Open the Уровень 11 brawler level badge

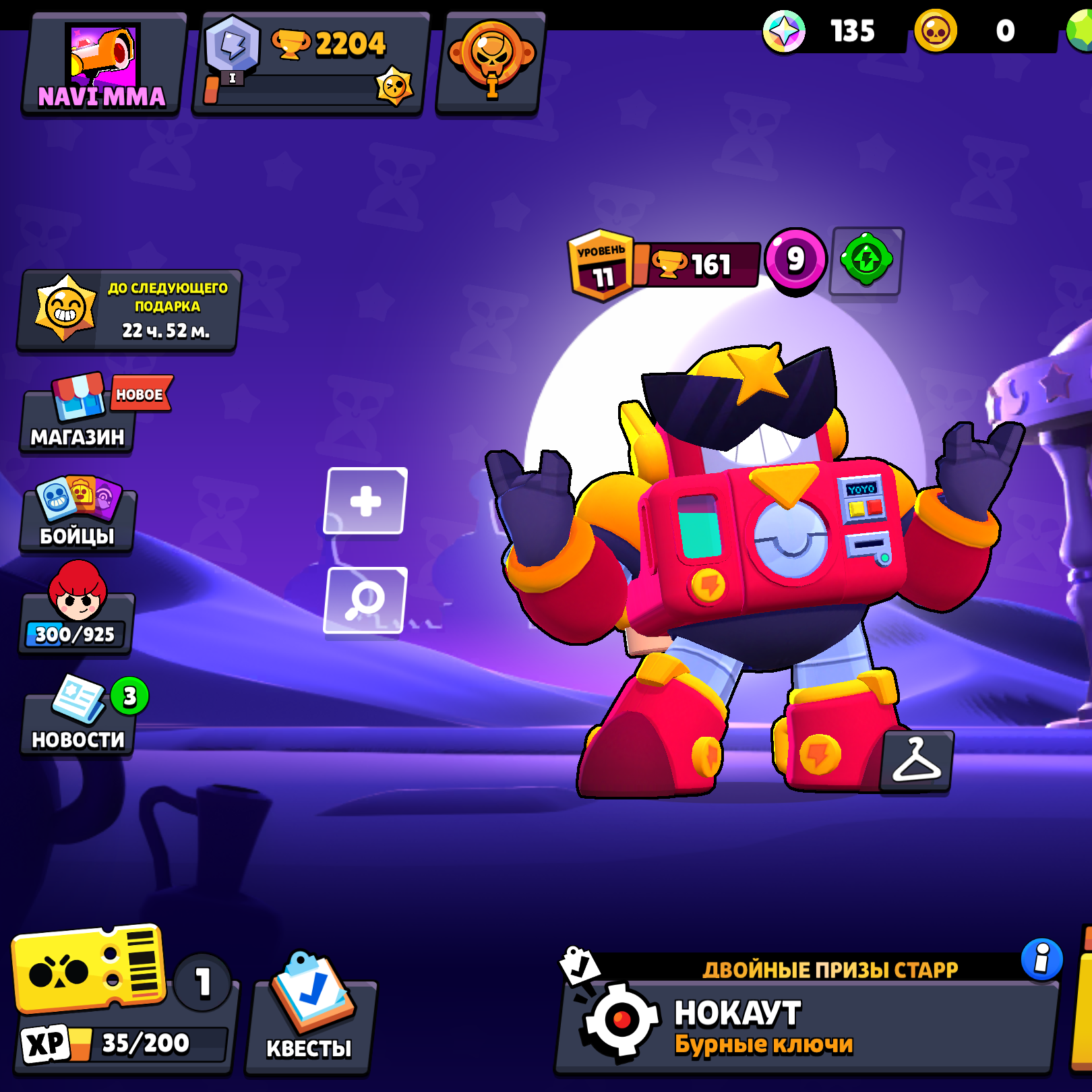coord(601,266)
